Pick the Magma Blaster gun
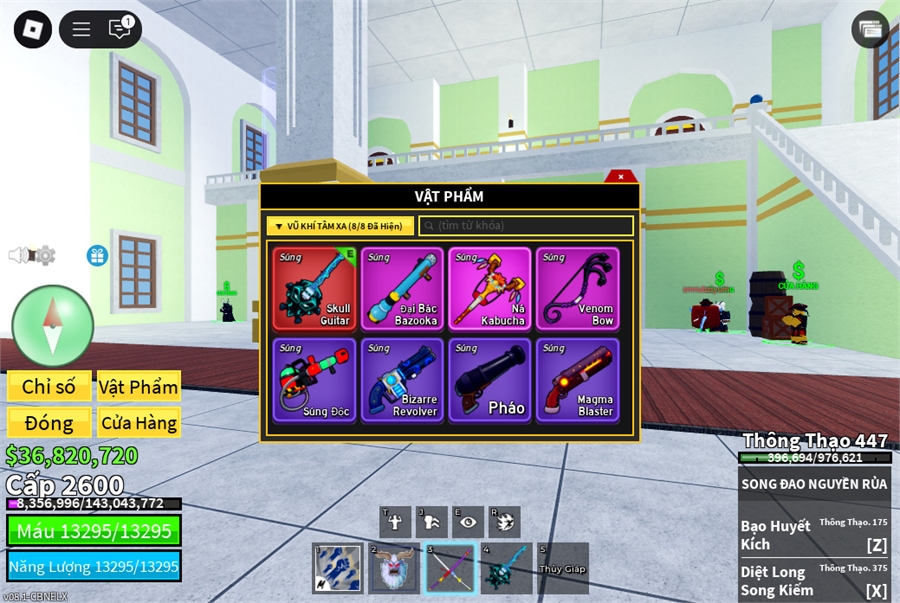900x603 pixels. tap(577, 380)
